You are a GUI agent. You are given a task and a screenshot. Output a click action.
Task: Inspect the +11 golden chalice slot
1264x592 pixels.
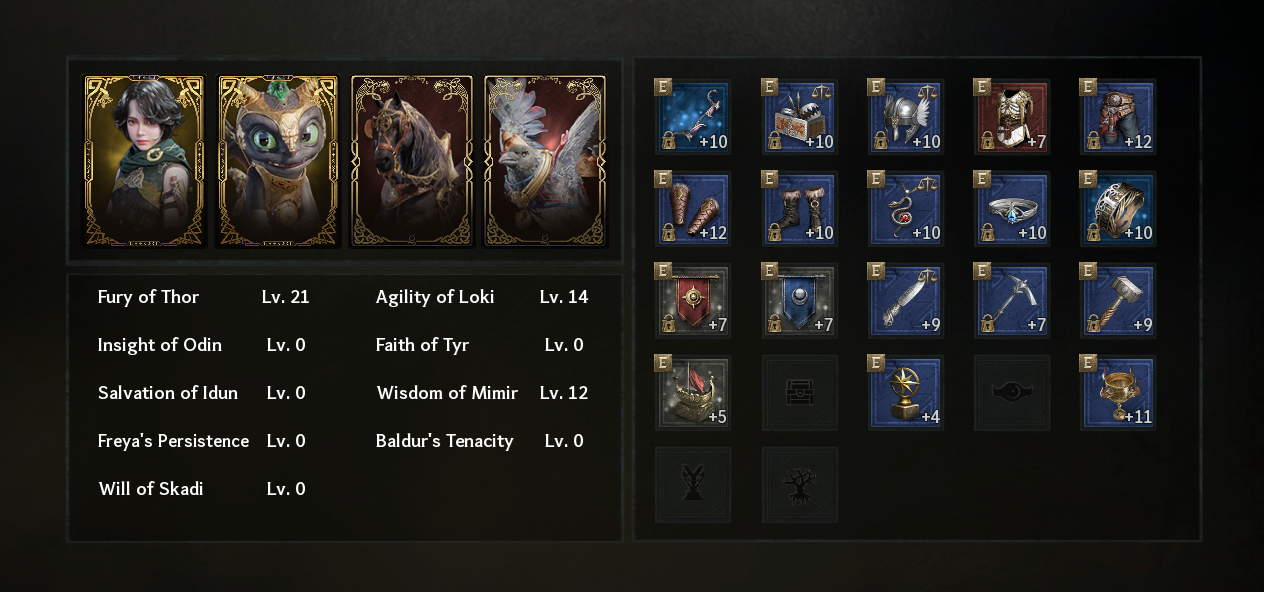[x=1117, y=393]
